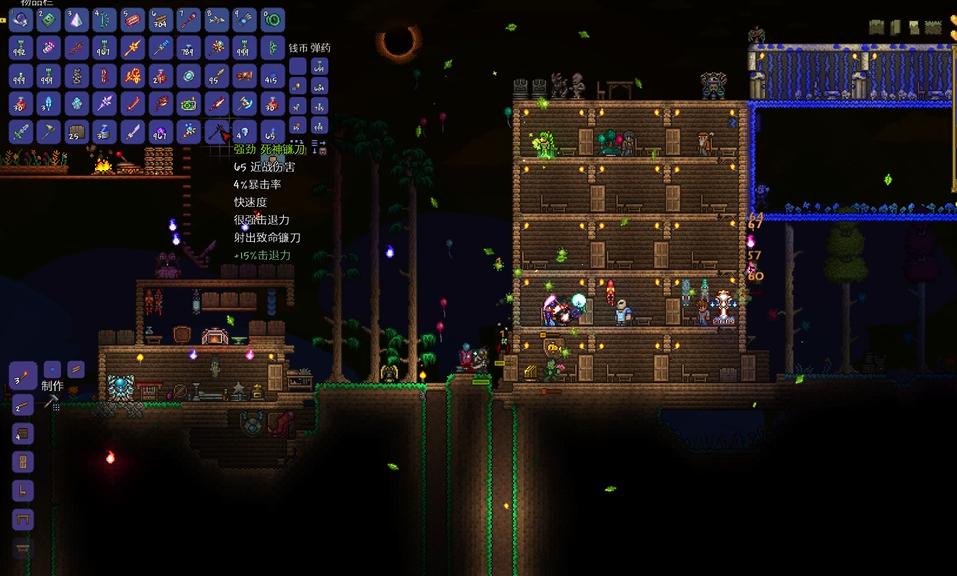957x576 pixels.
Task: Select the Death Sickle inventory slot
Action: (217, 131)
